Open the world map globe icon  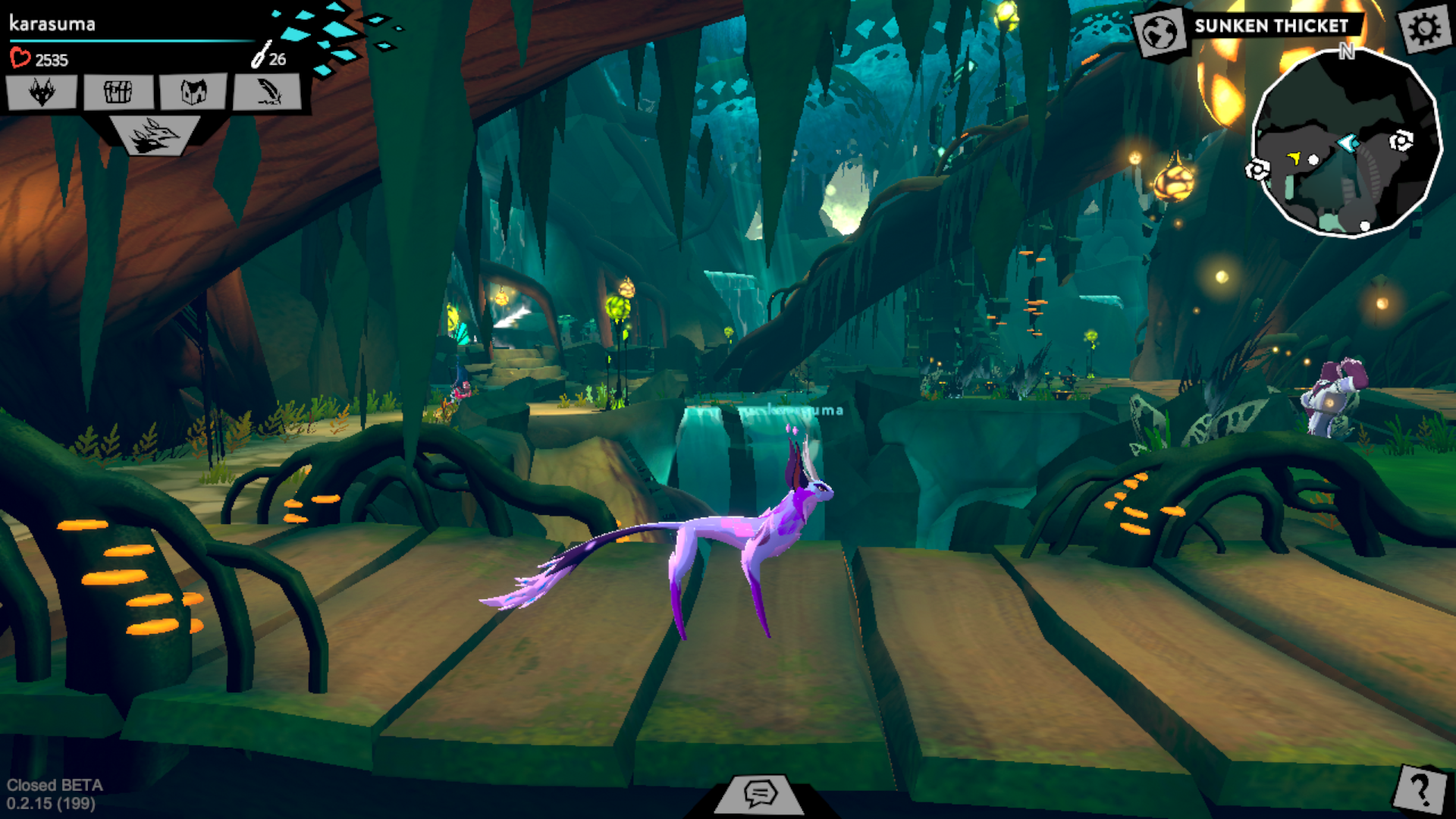[1160, 33]
